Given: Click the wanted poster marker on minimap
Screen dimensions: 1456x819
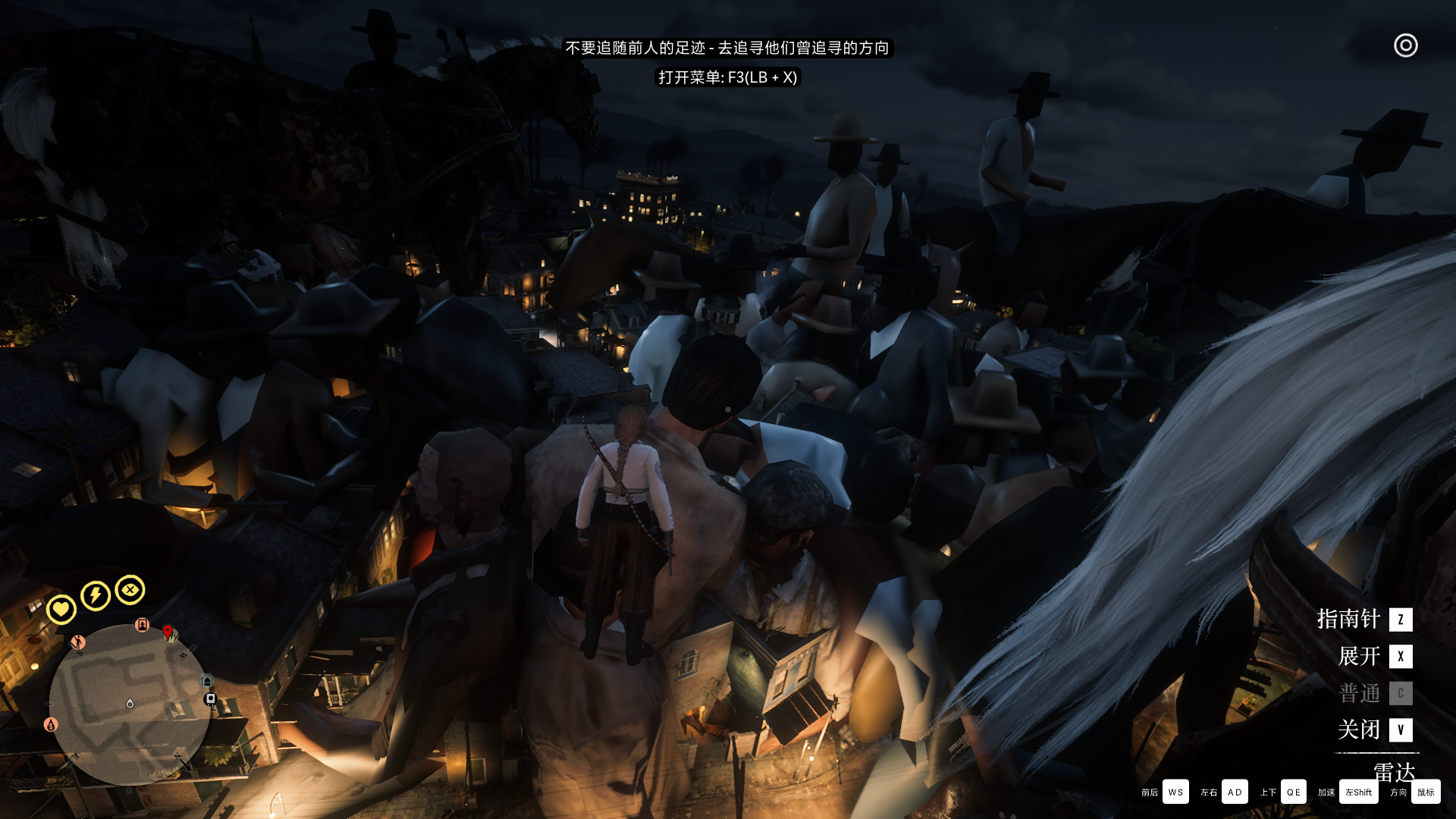Looking at the screenshot, I should click(142, 625).
